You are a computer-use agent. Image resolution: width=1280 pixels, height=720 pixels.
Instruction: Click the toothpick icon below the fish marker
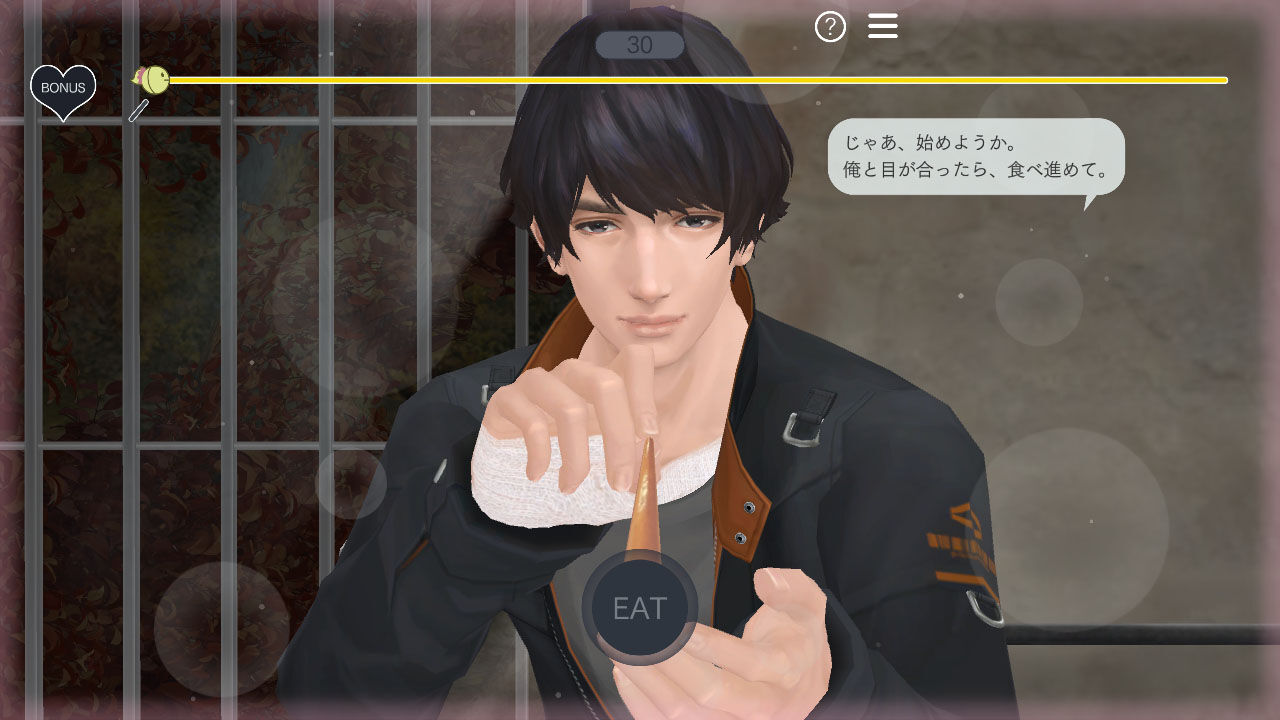[x=140, y=110]
